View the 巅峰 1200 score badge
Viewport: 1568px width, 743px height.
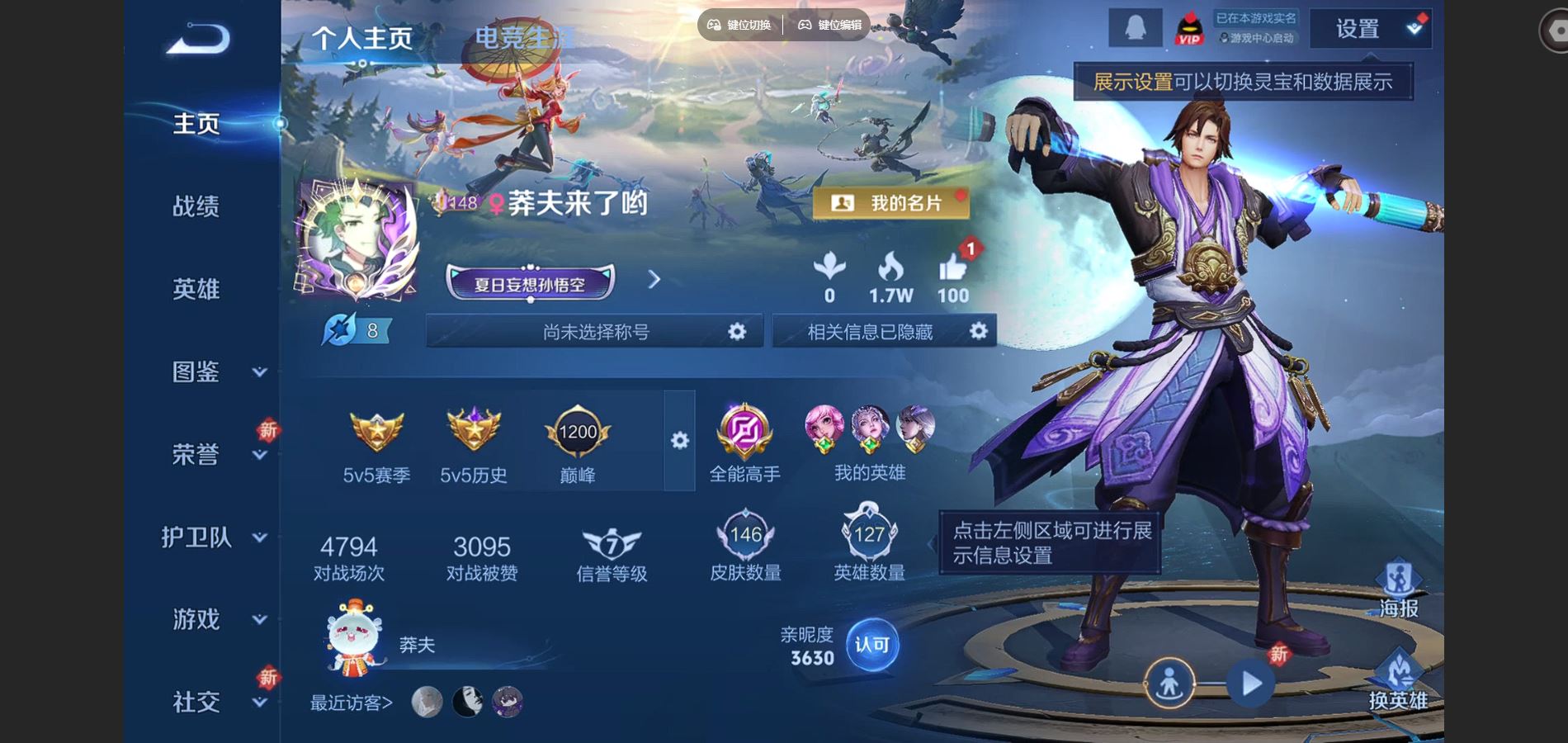pos(577,446)
